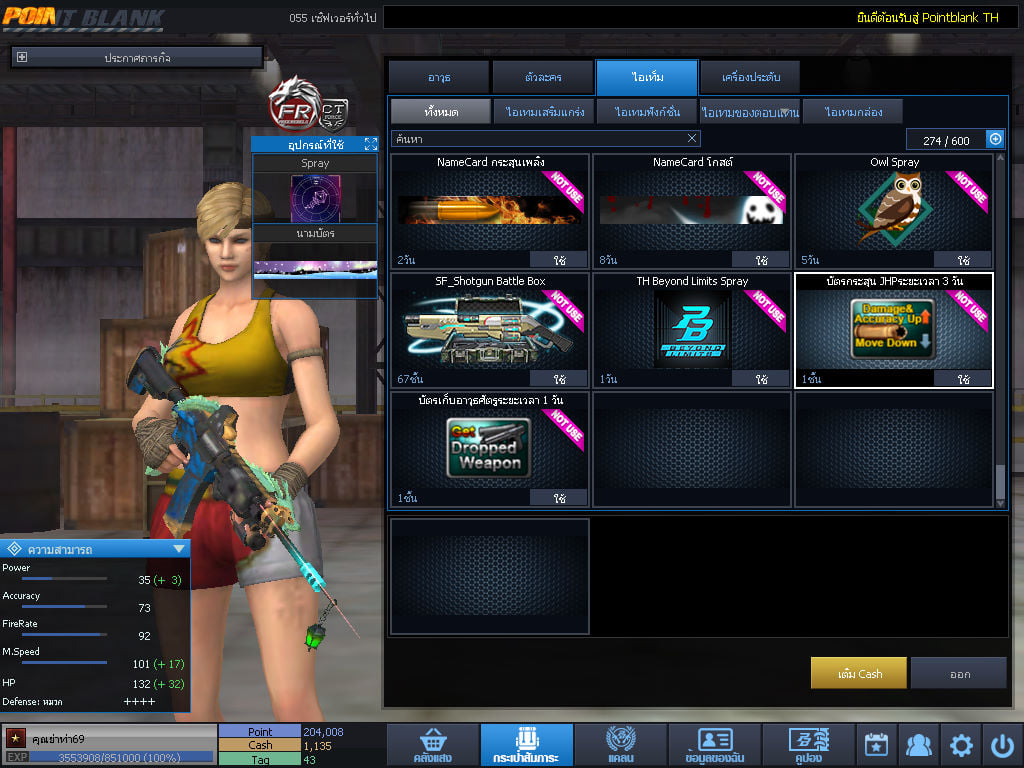Image resolution: width=1024 pixels, height=768 pixels.
Task: Choose the SF_Shotgun Battle Box item
Action: point(490,330)
